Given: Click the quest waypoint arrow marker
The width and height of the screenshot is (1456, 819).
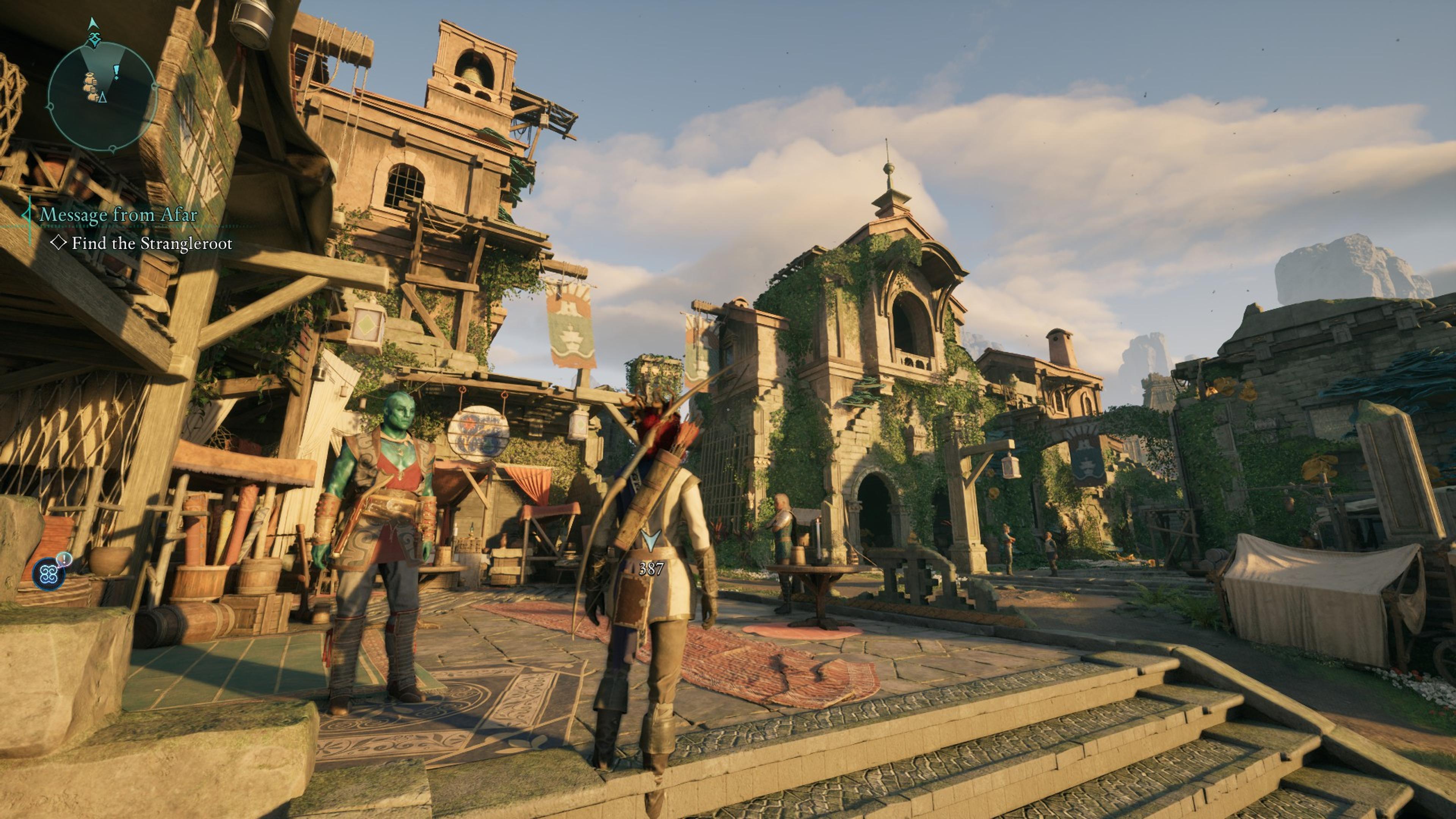Looking at the screenshot, I should click(651, 540).
